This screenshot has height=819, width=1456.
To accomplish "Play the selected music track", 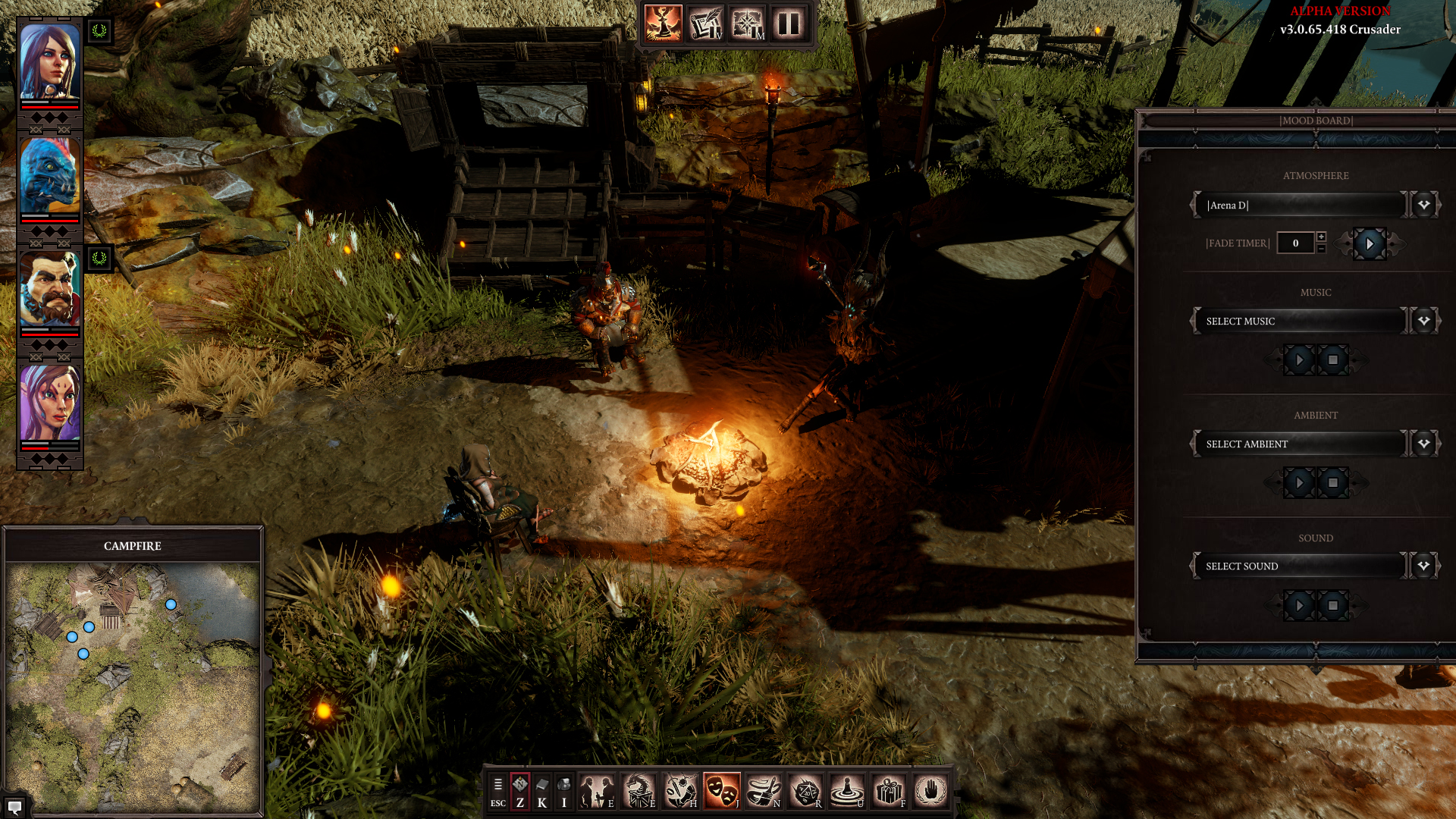I will coord(1299,360).
